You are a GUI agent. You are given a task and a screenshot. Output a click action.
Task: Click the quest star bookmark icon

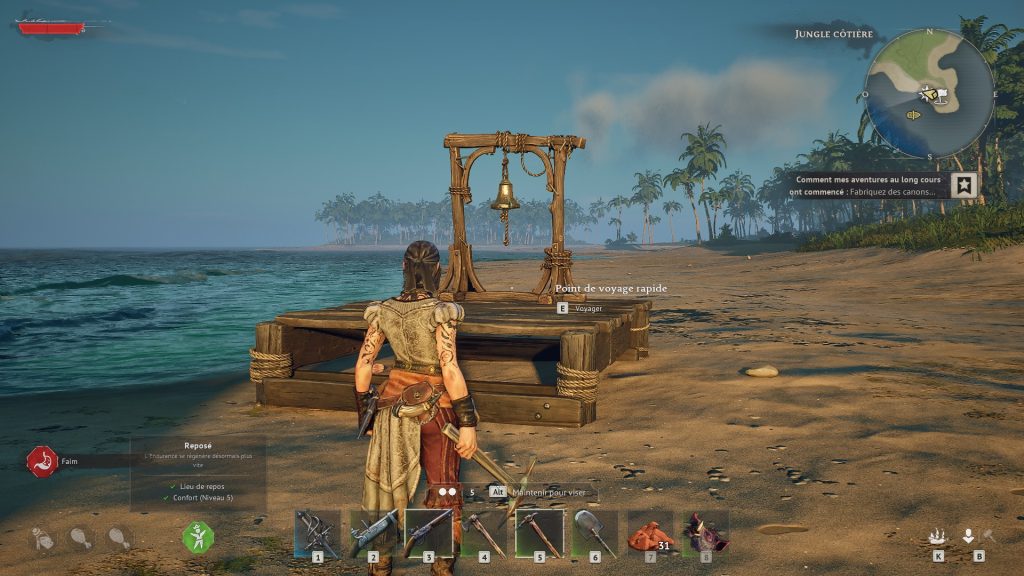(x=964, y=185)
